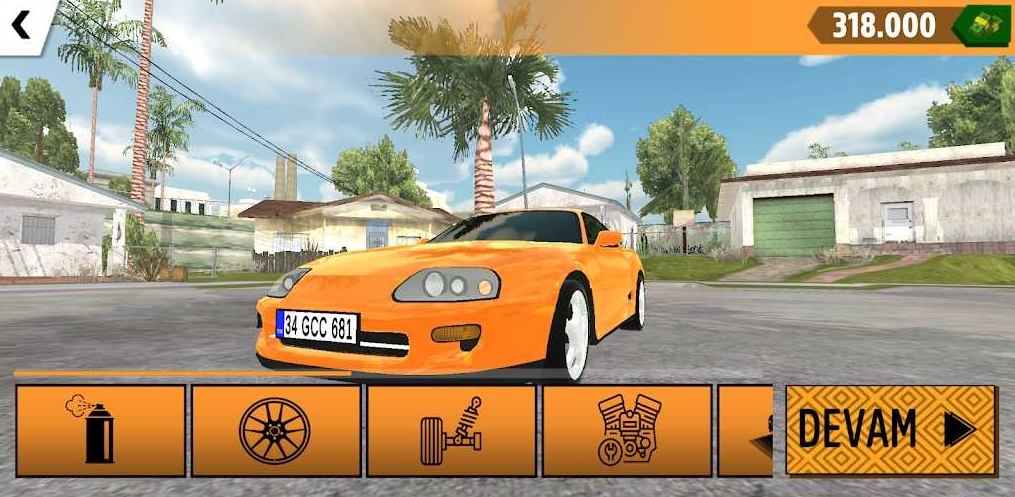Open the suspension tuning option
The width and height of the screenshot is (1015, 497).
pyautogui.click(x=451, y=430)
